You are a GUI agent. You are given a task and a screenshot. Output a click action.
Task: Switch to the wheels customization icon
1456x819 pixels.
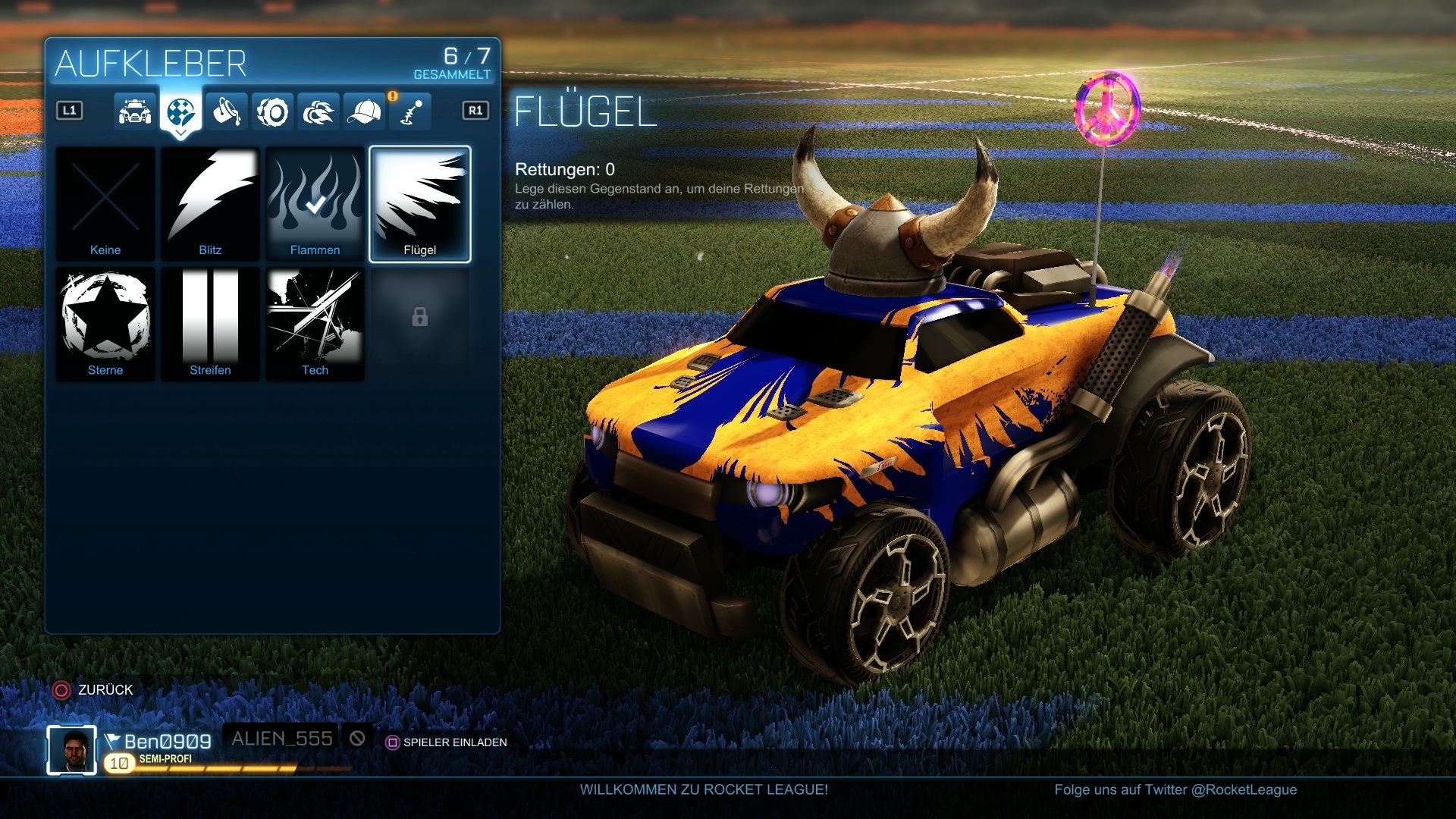[x=273, y=111]
